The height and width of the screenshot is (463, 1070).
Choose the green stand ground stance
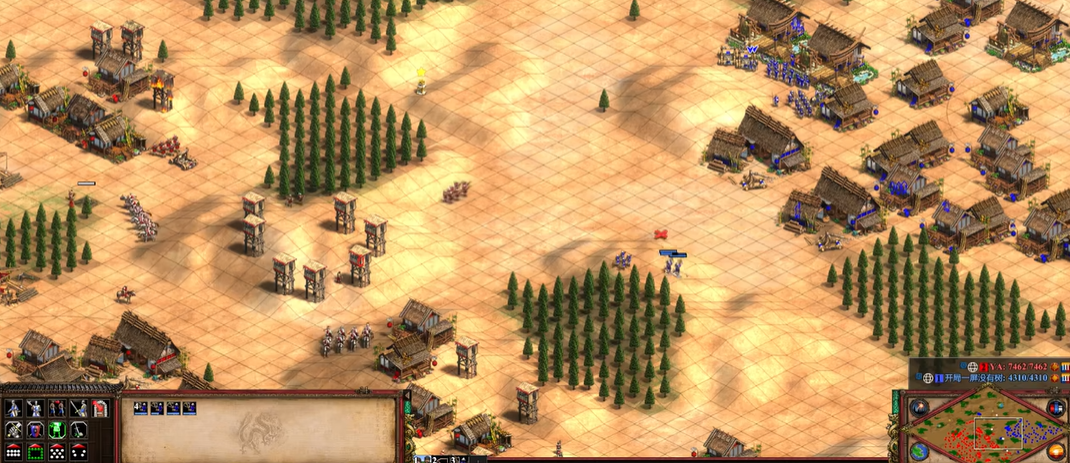[57, 429]
